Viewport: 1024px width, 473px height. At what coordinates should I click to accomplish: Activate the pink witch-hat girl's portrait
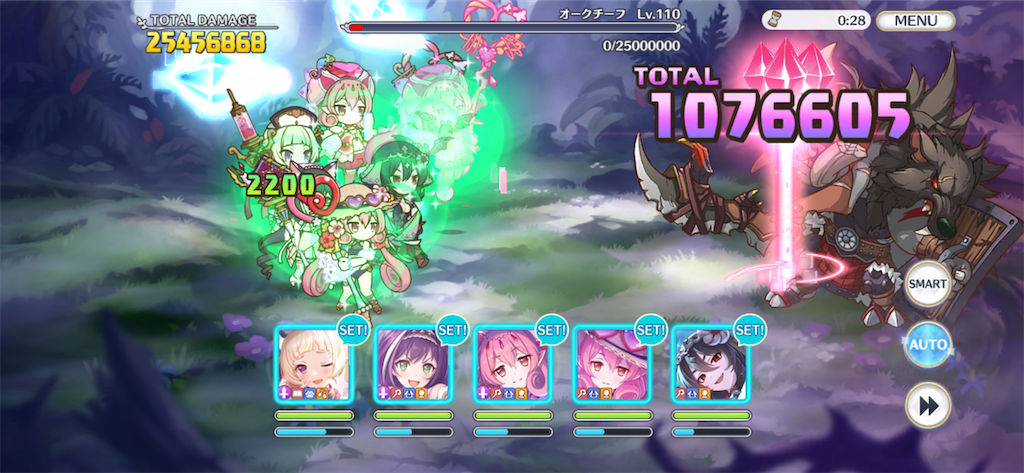pos(611,364)
